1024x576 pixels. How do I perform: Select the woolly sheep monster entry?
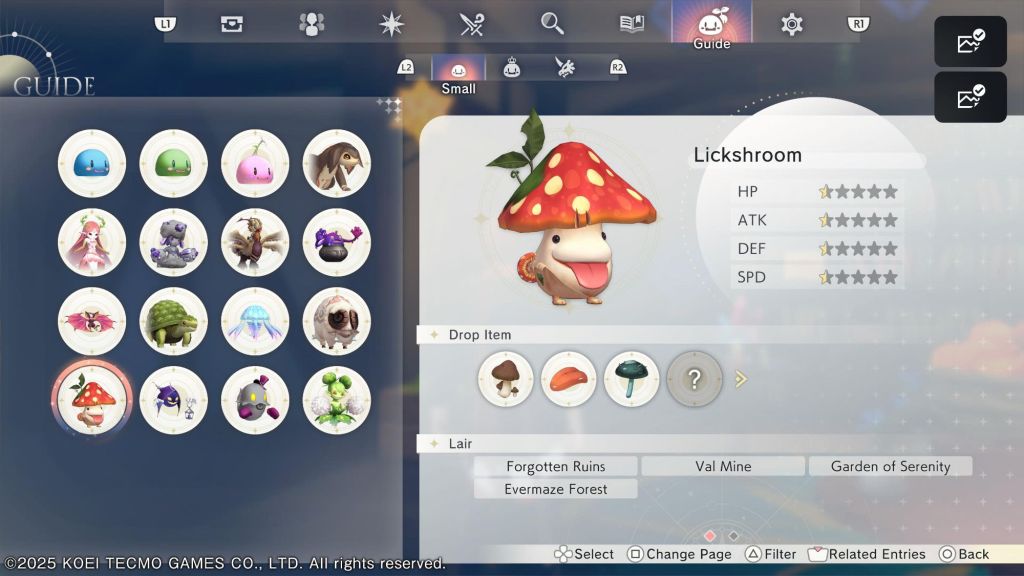pyautogui.click(x=337, y=321)
